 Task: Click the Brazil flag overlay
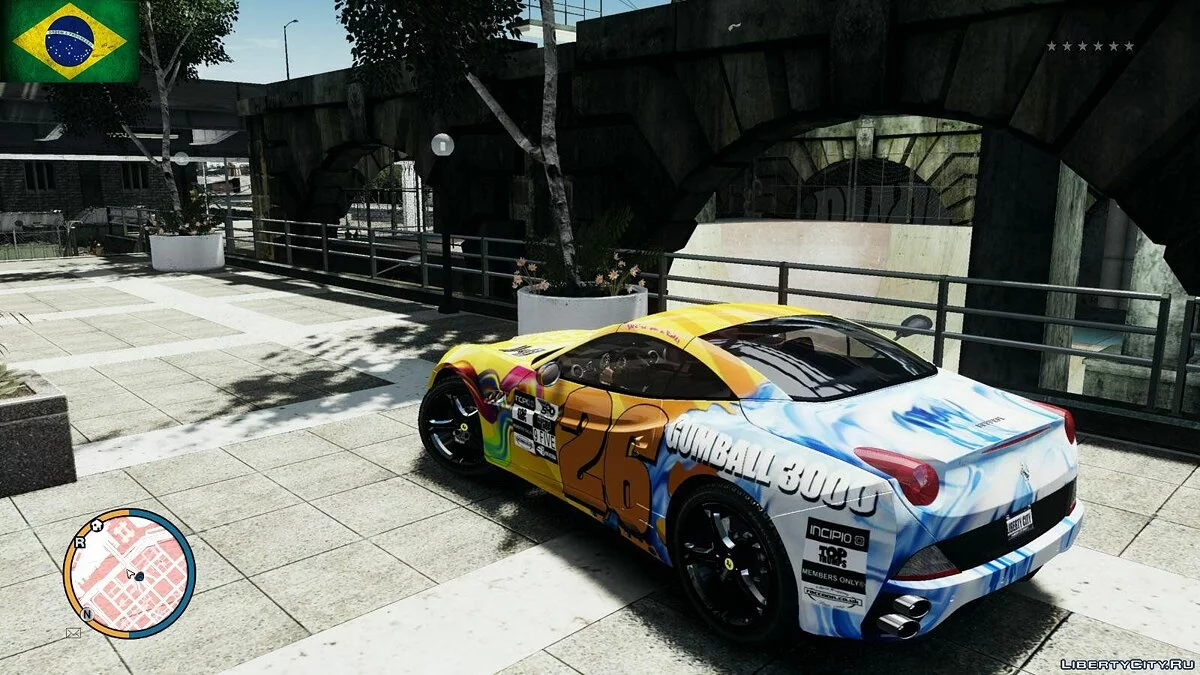coord(70,41)
